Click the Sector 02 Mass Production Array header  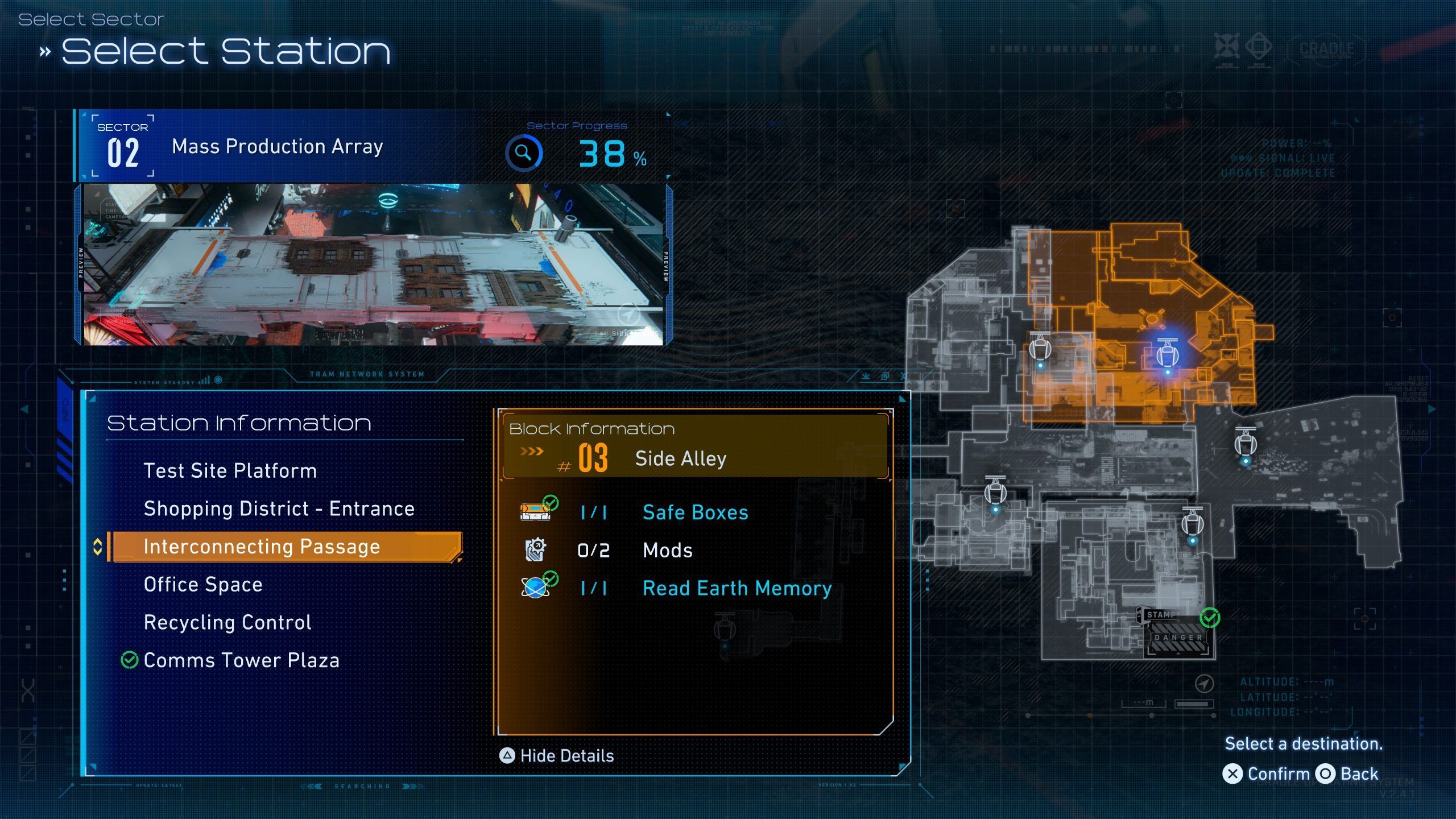click(x=276, y=147)
